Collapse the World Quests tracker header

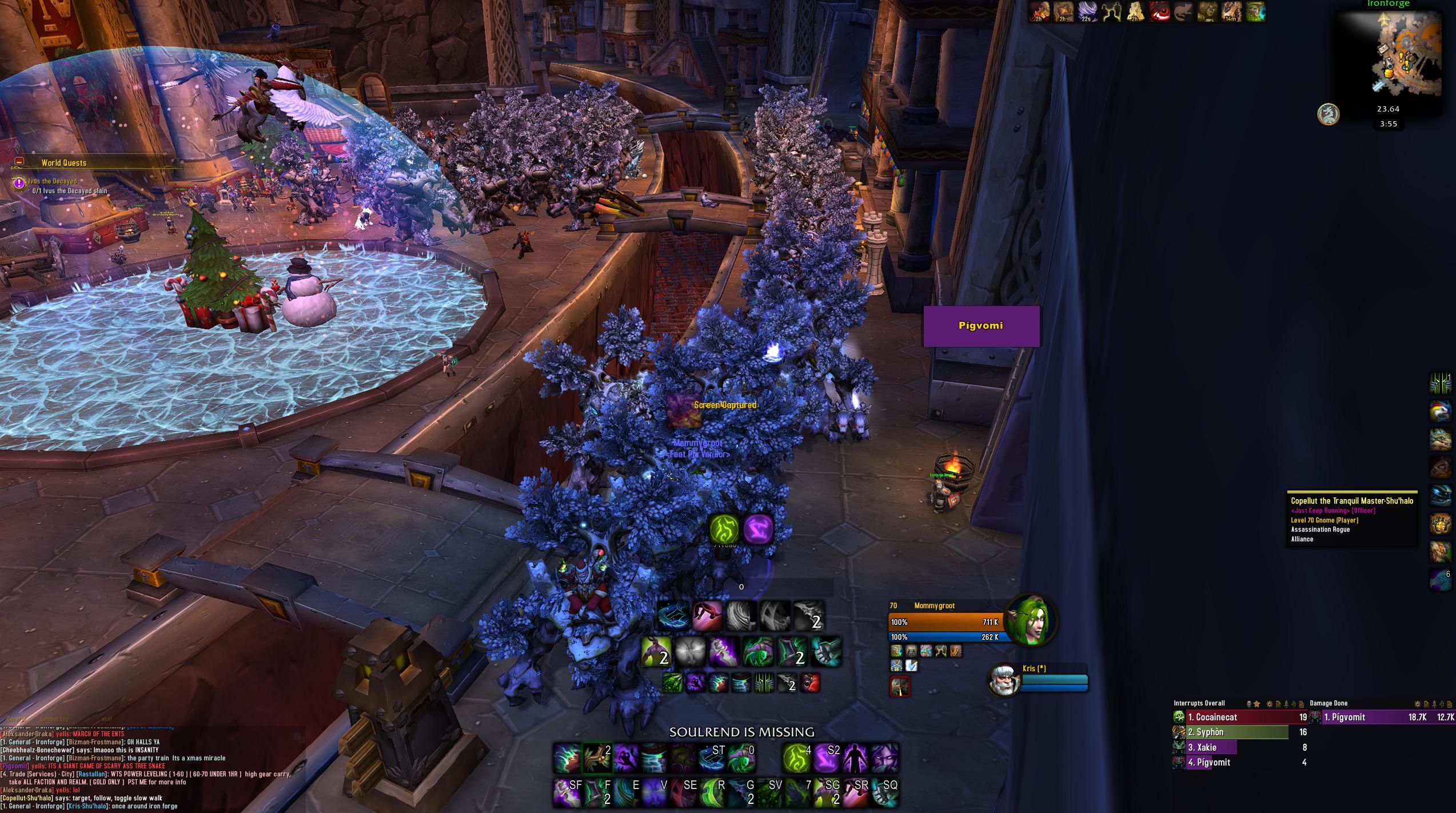(19, 162)
